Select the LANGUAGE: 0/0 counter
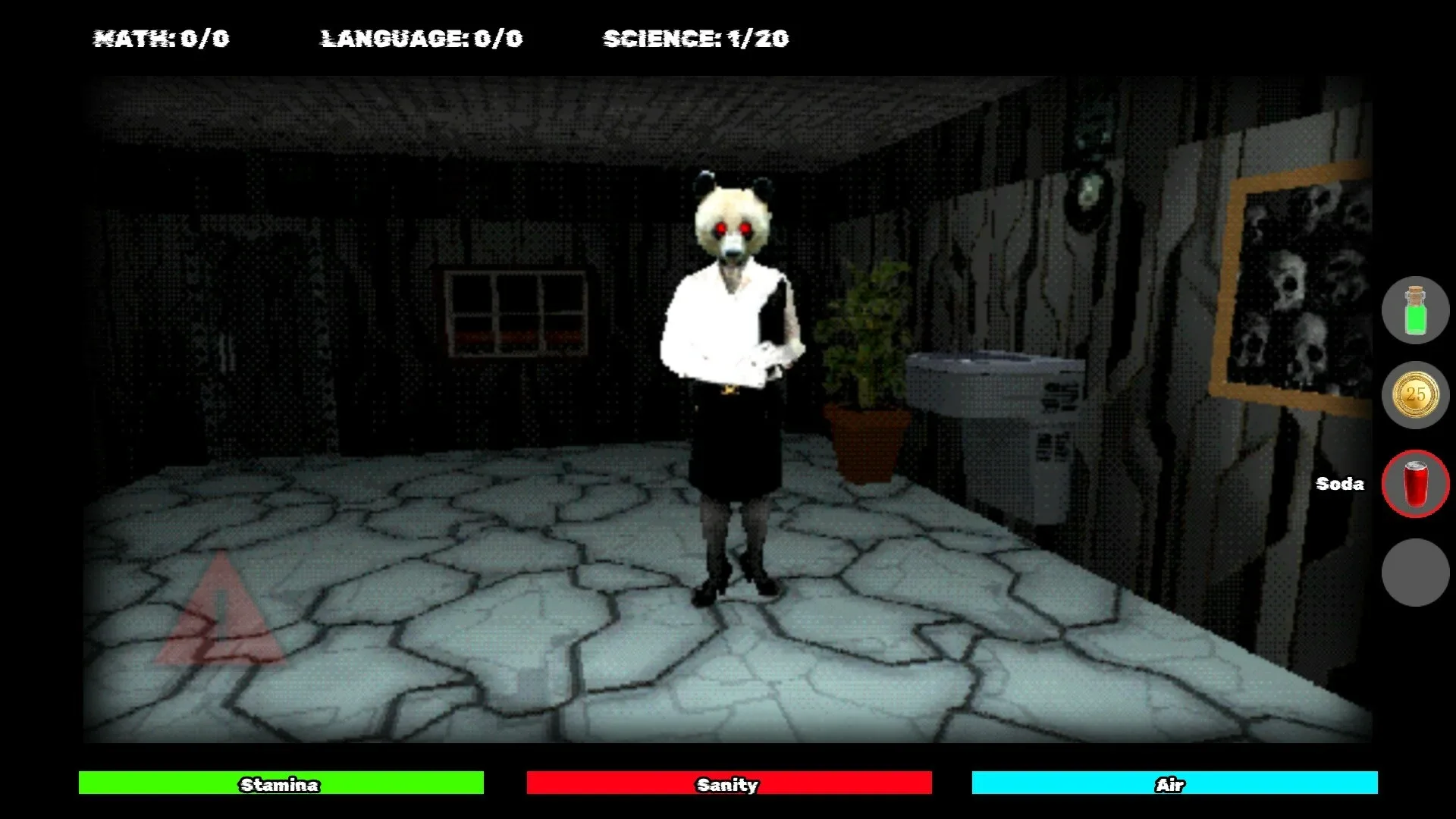Image resolution: width=1456 pixels, height=819 pixels. pyautogui.click(x=422, y=38)
